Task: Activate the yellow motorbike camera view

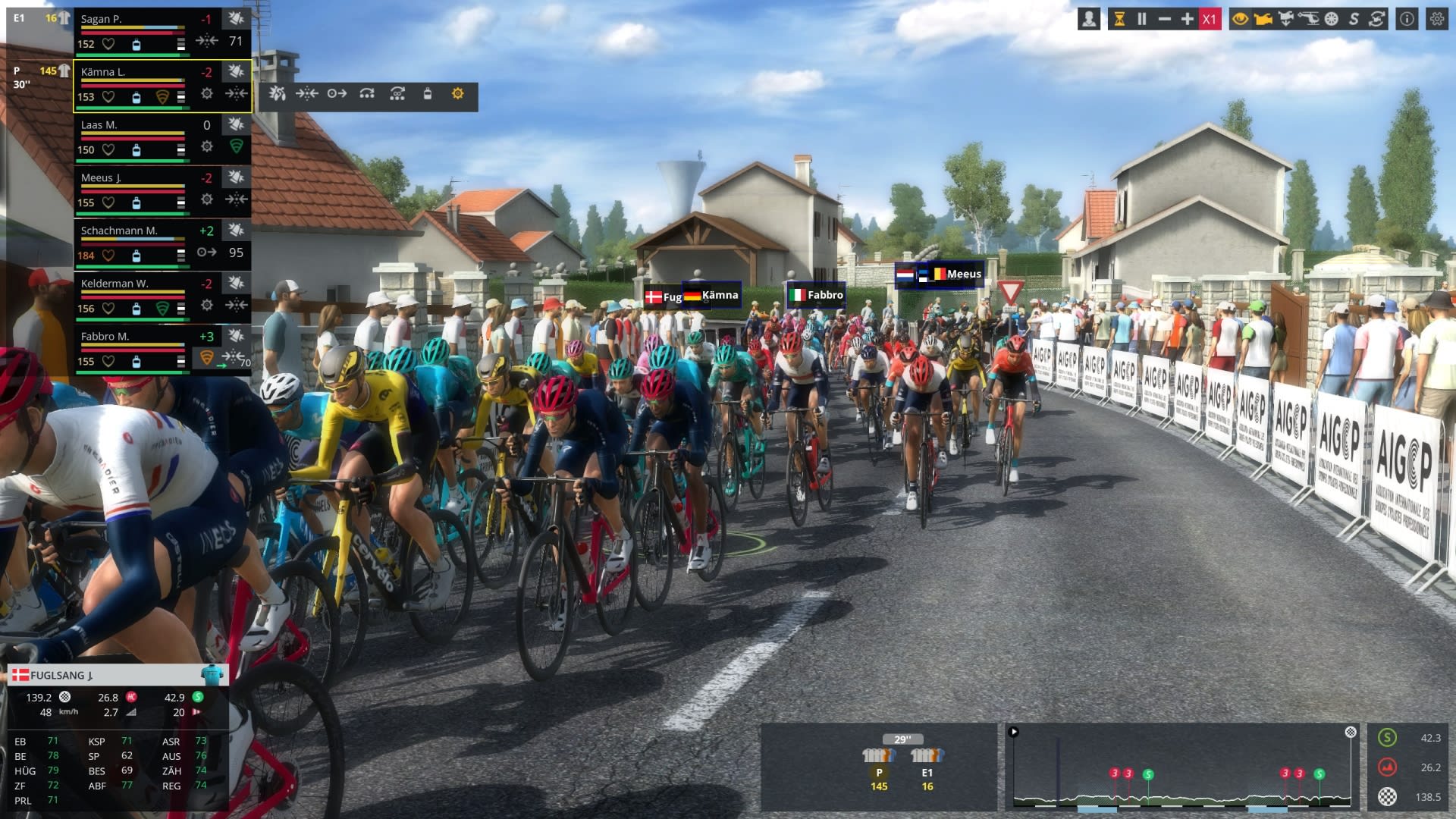Action: [x=1263, y=20]
